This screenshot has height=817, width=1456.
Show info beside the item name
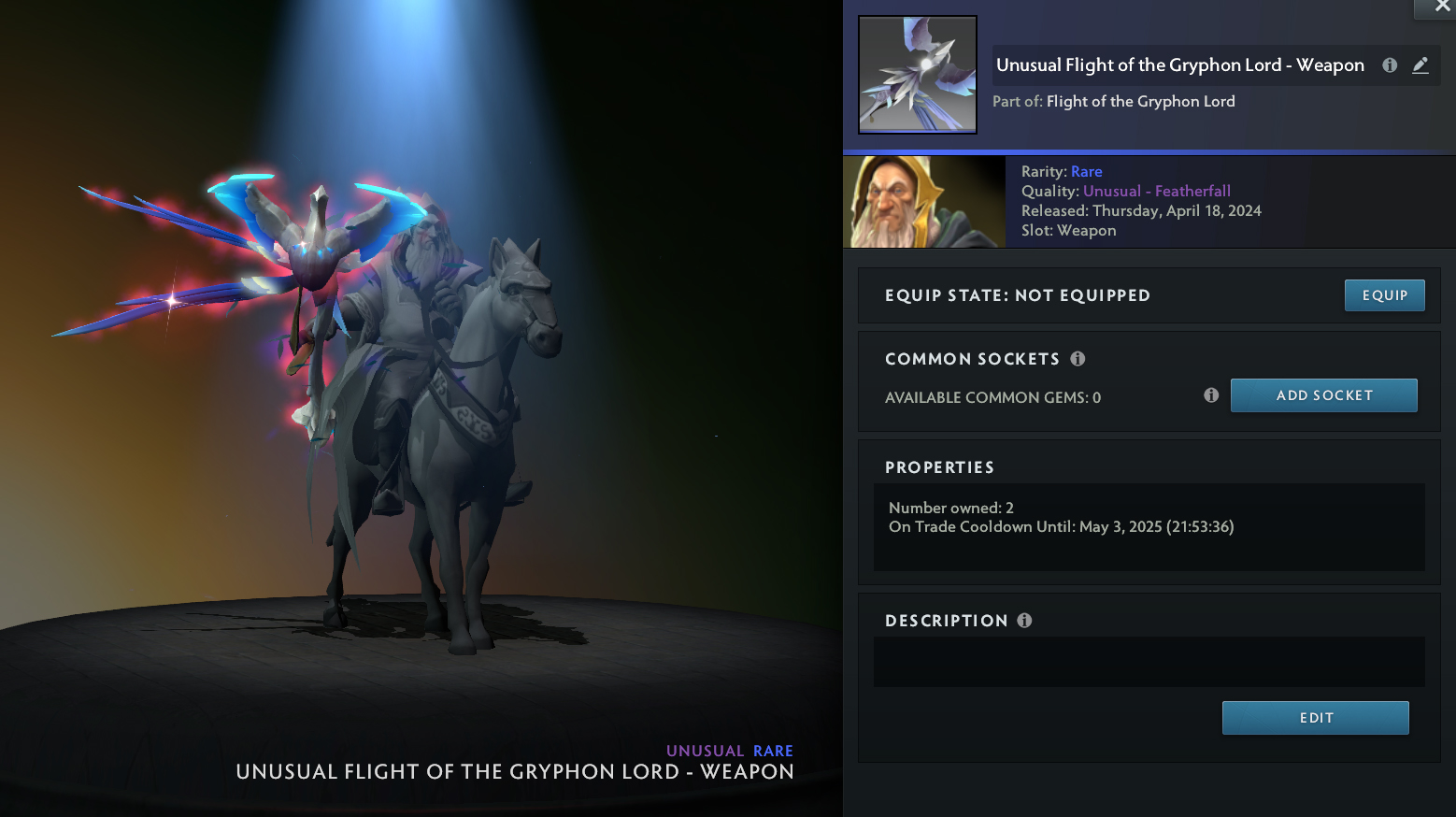pos(1390,65)
